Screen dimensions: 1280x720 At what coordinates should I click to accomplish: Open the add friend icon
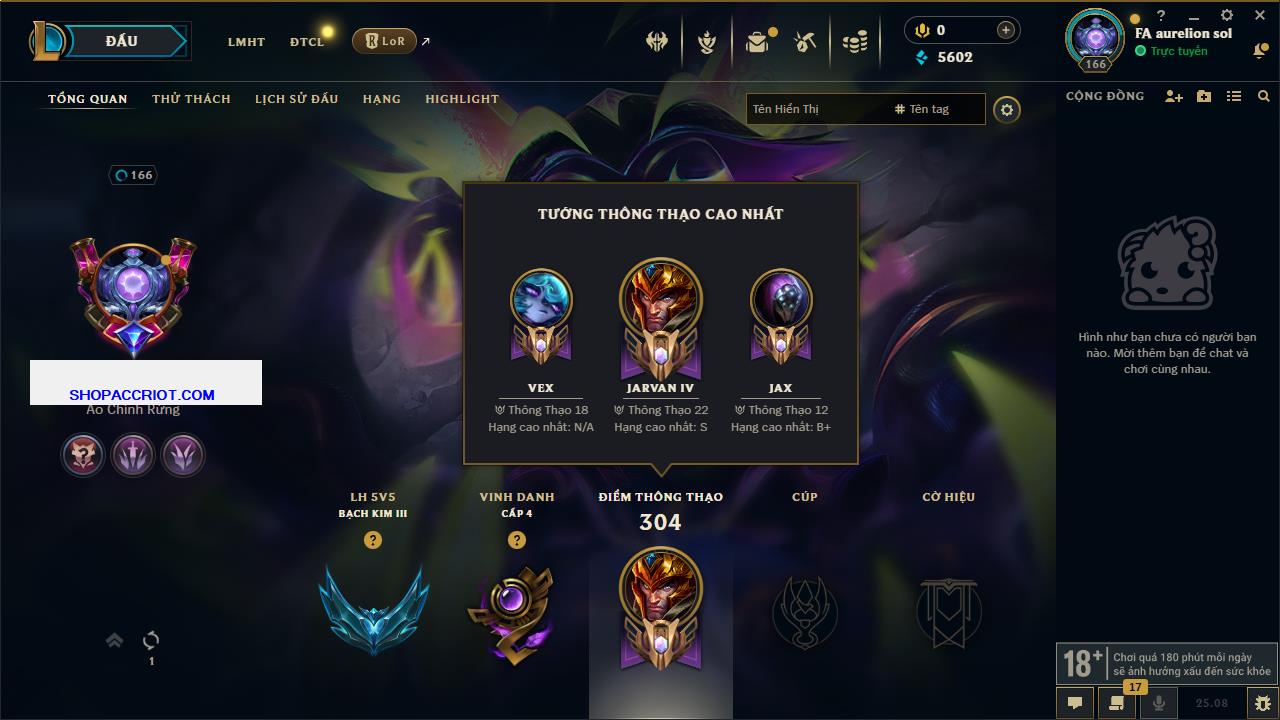pos(1174,96)
